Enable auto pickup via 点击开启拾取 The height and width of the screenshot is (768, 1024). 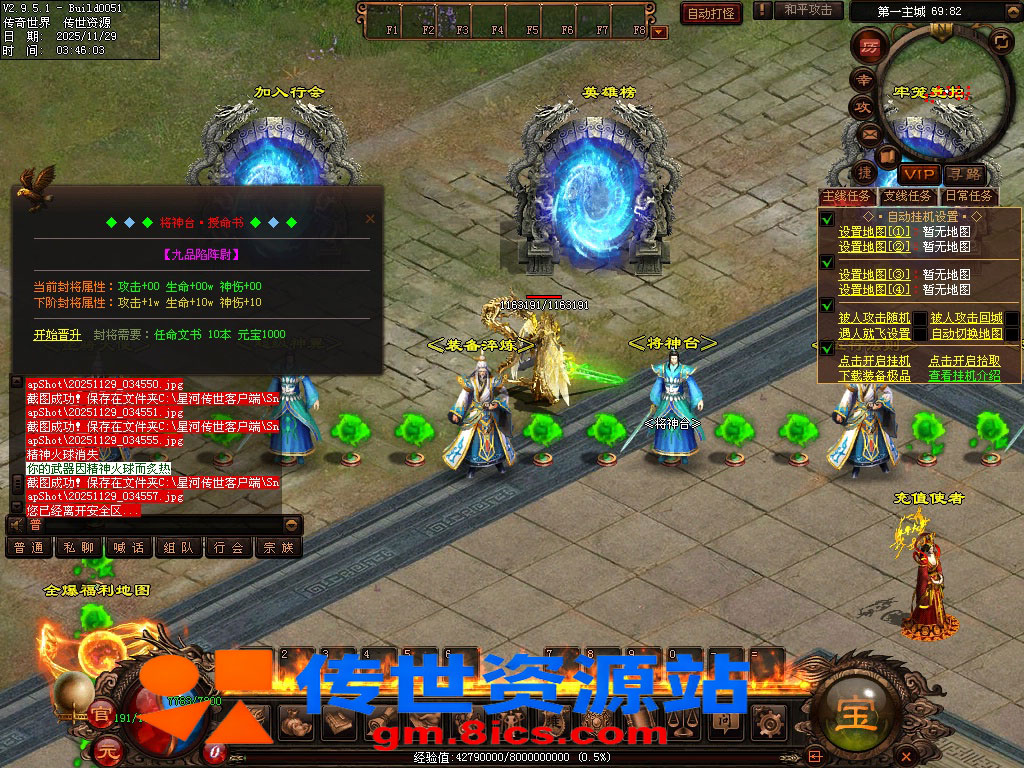(964, 361)
